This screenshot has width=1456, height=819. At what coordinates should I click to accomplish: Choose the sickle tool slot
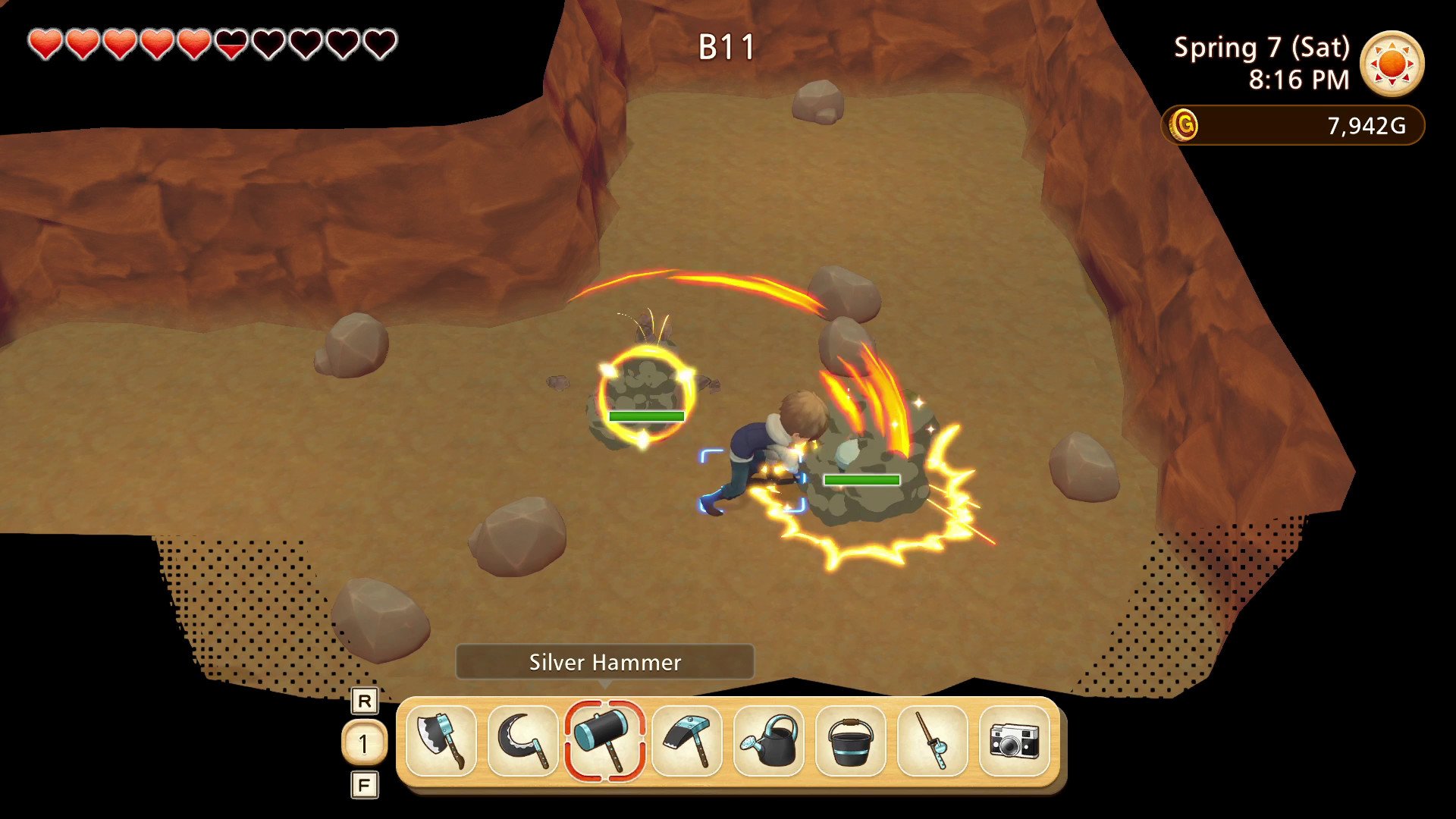pos(522,741)
